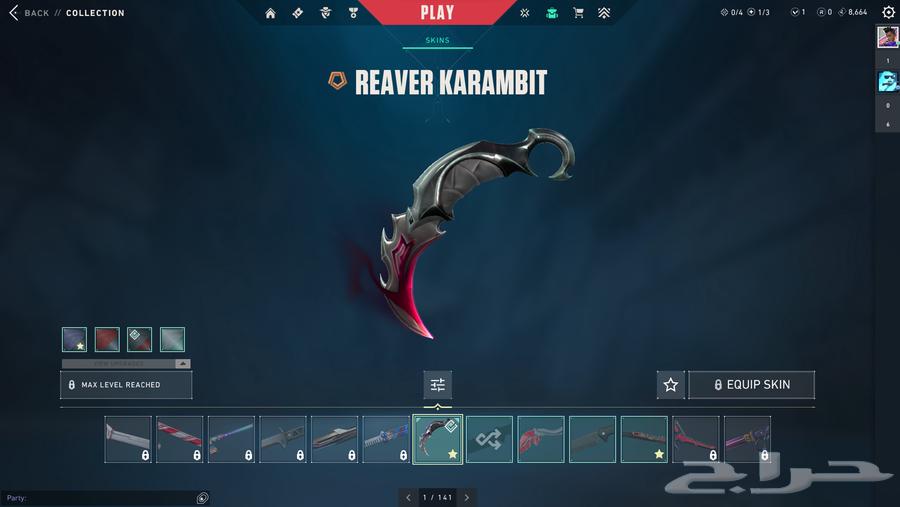Open the battle pass chevrons icon

click(x=604, y=13)
